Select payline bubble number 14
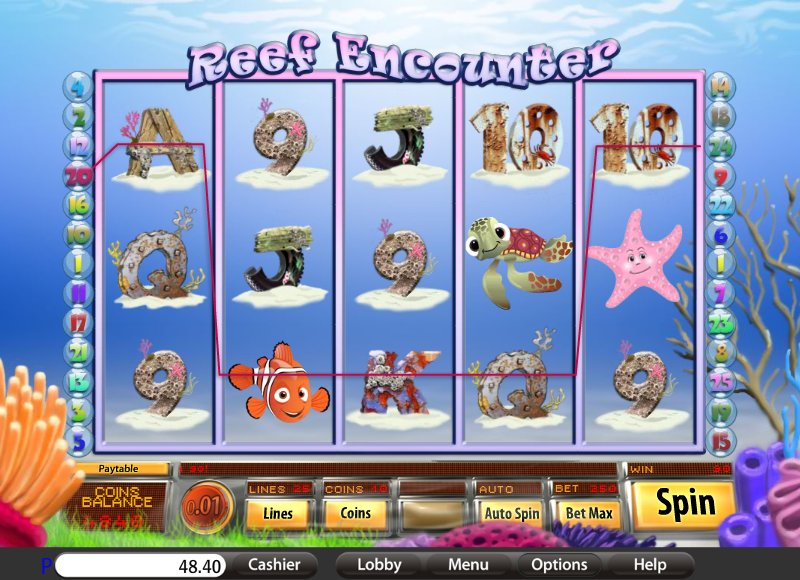Viewport: 800px width, 580px height. pyautogui.click(x=719, y=88)
